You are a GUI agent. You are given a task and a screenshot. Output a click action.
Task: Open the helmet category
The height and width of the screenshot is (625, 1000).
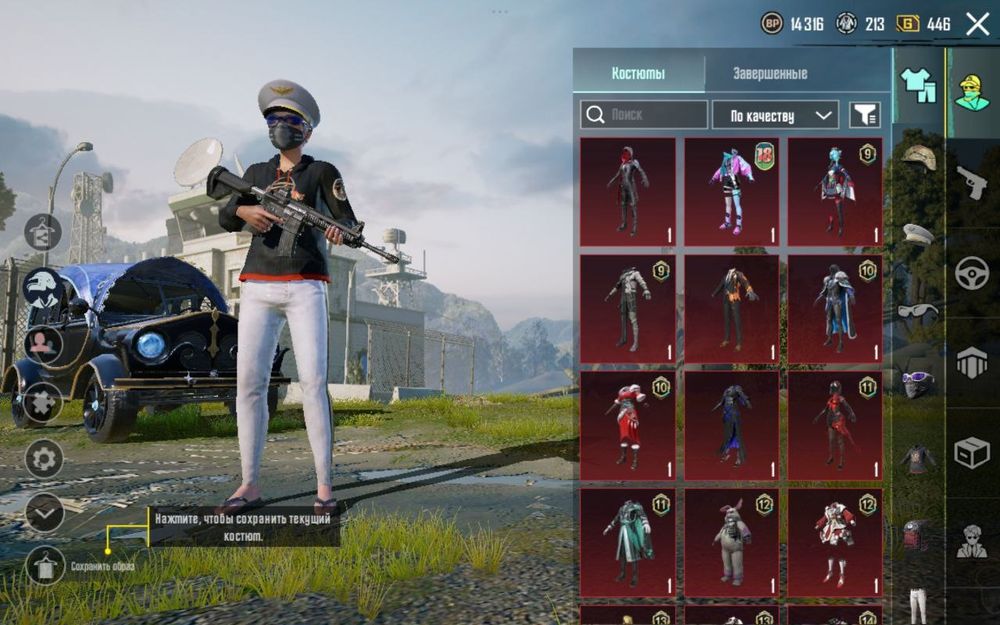click(918, 157)
